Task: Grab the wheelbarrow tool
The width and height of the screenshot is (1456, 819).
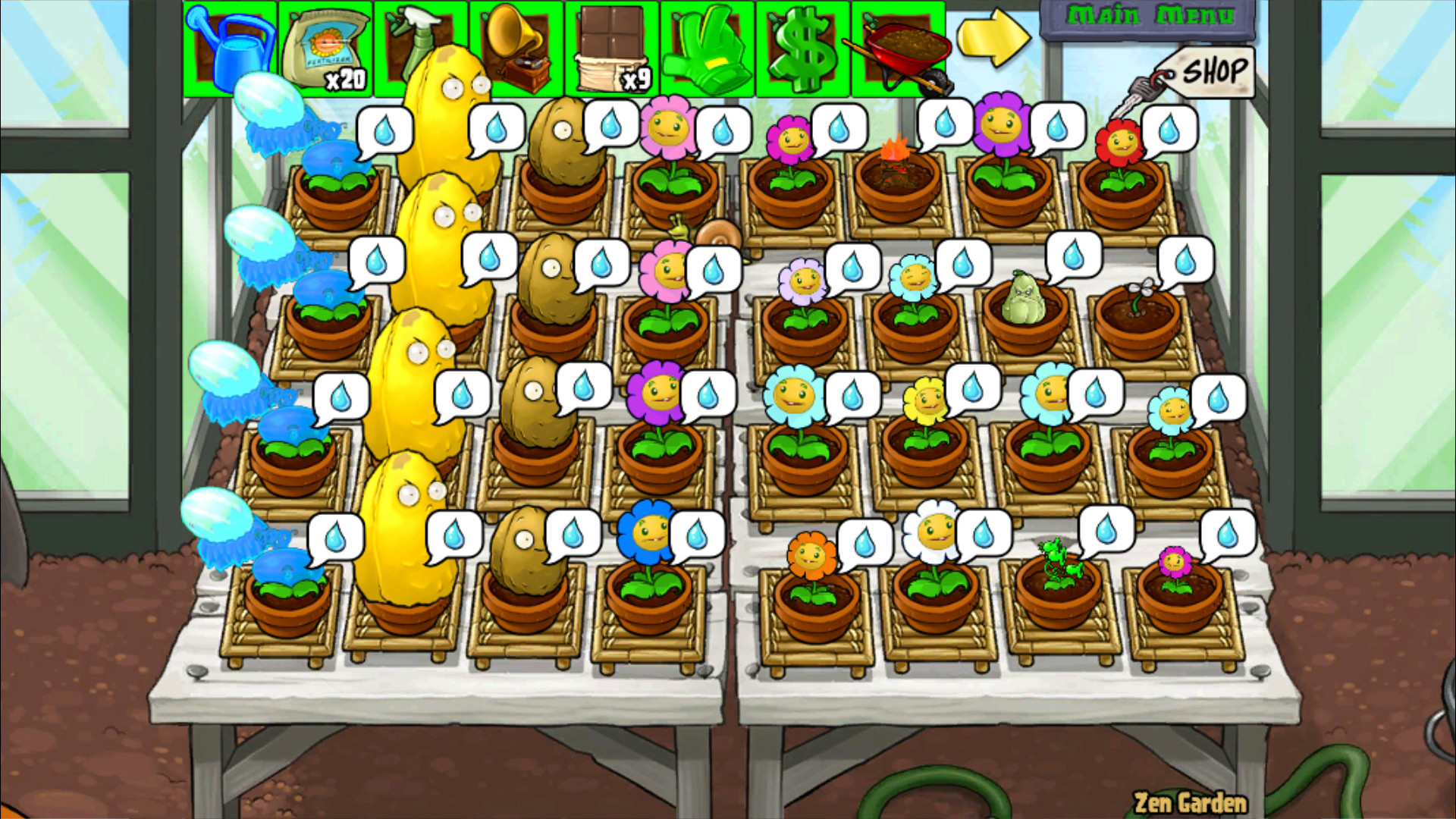Action: (899, 45)
